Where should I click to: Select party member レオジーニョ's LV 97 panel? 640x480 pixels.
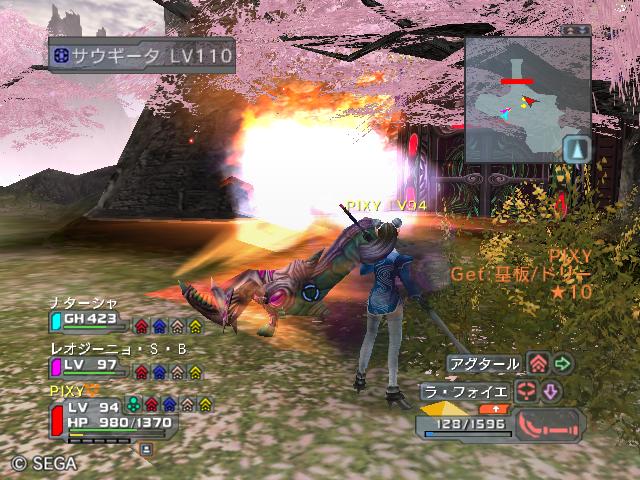pyautogui.click(x=88, y=367)
